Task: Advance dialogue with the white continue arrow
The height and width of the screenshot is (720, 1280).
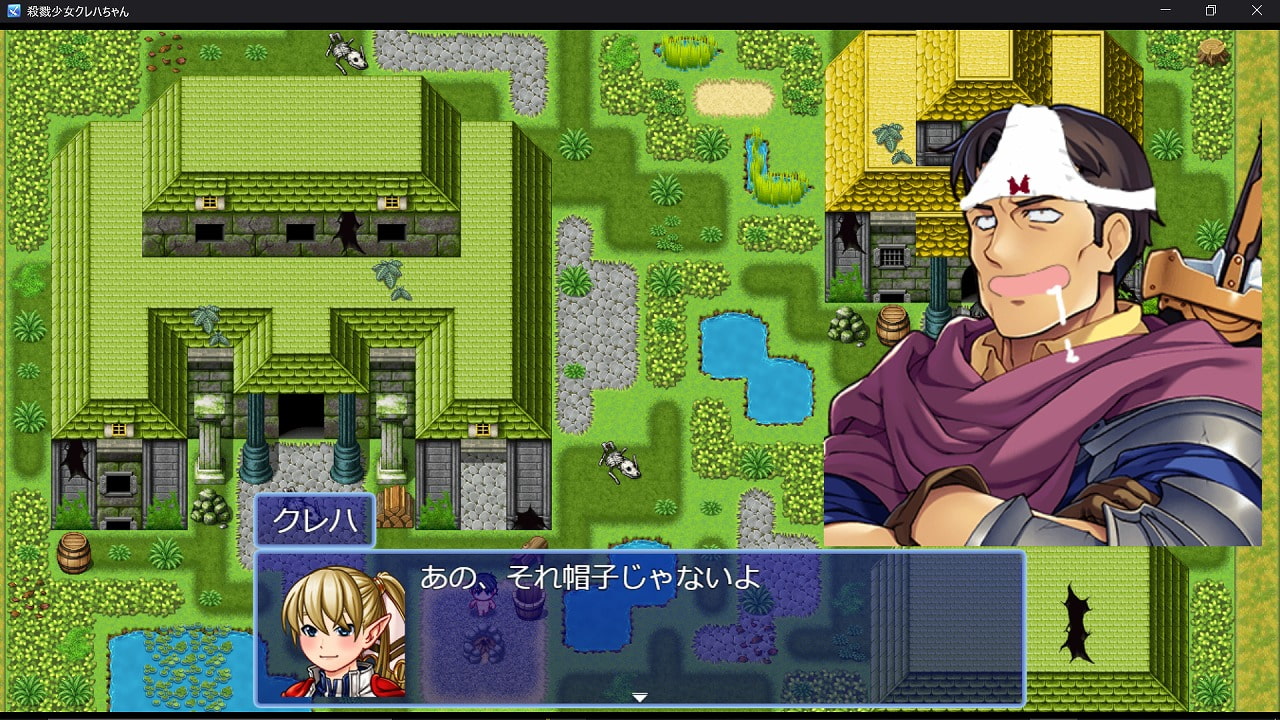Action: click(x=640, y=697)
